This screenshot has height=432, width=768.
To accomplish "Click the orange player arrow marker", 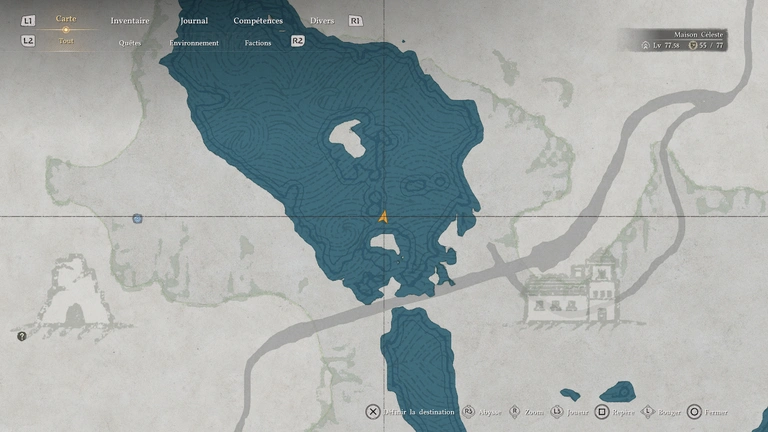I will [383, 215].
